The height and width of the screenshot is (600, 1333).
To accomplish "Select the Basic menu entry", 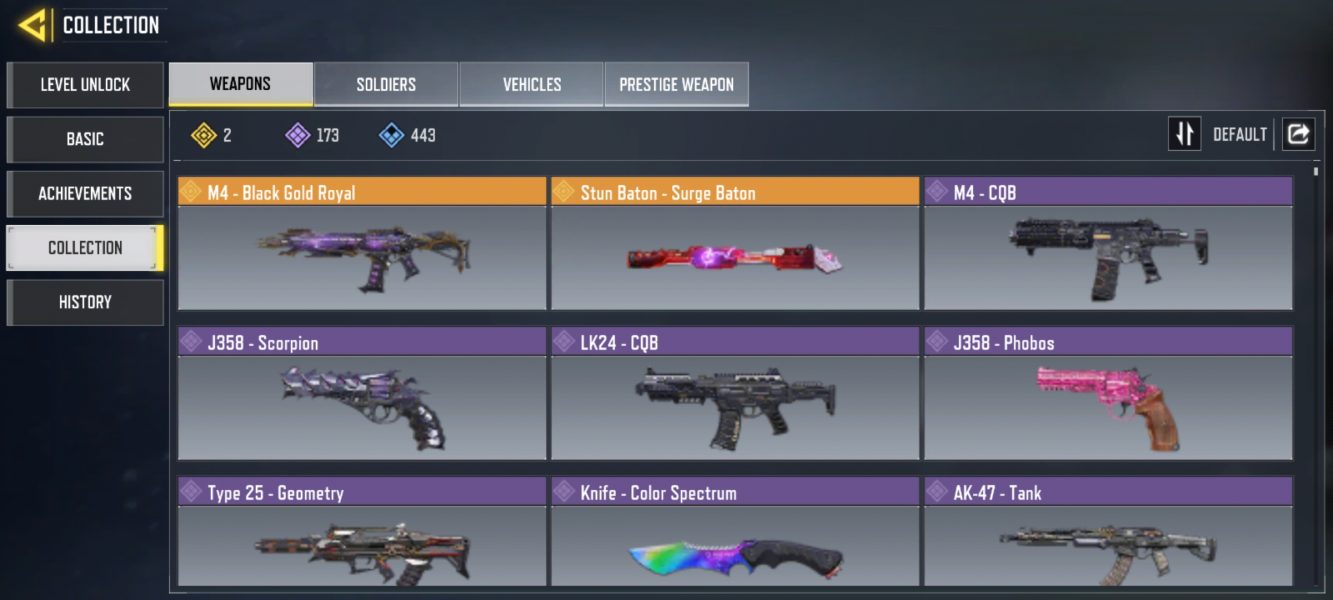I will pyautogui.click(x=85, y=139).
